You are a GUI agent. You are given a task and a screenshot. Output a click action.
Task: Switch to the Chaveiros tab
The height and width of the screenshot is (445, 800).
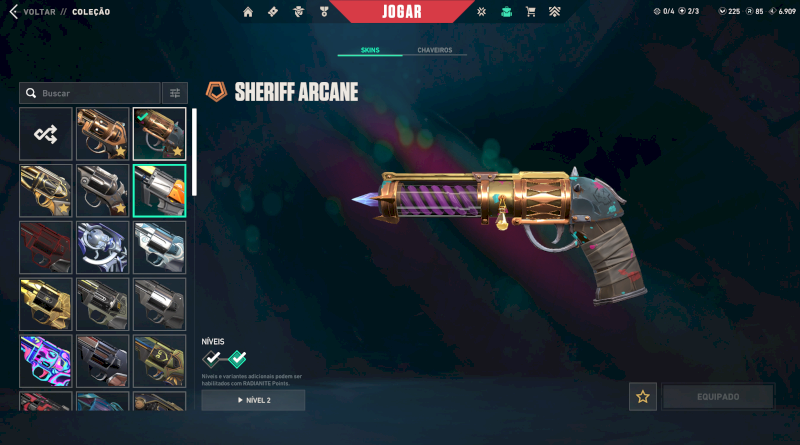(x=434, y=50)
